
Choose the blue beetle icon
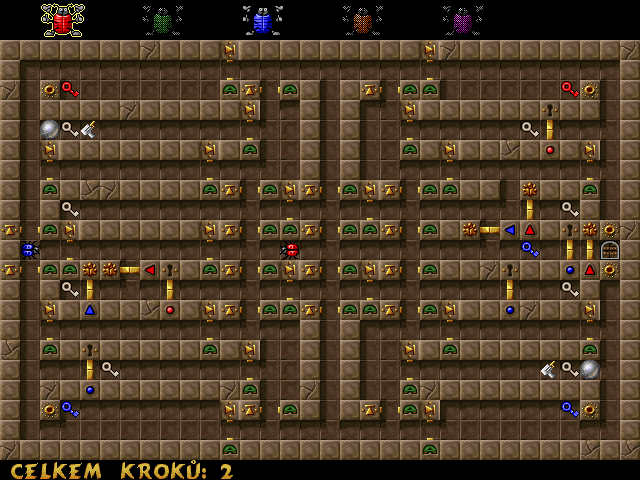click(x=262, y=20)
